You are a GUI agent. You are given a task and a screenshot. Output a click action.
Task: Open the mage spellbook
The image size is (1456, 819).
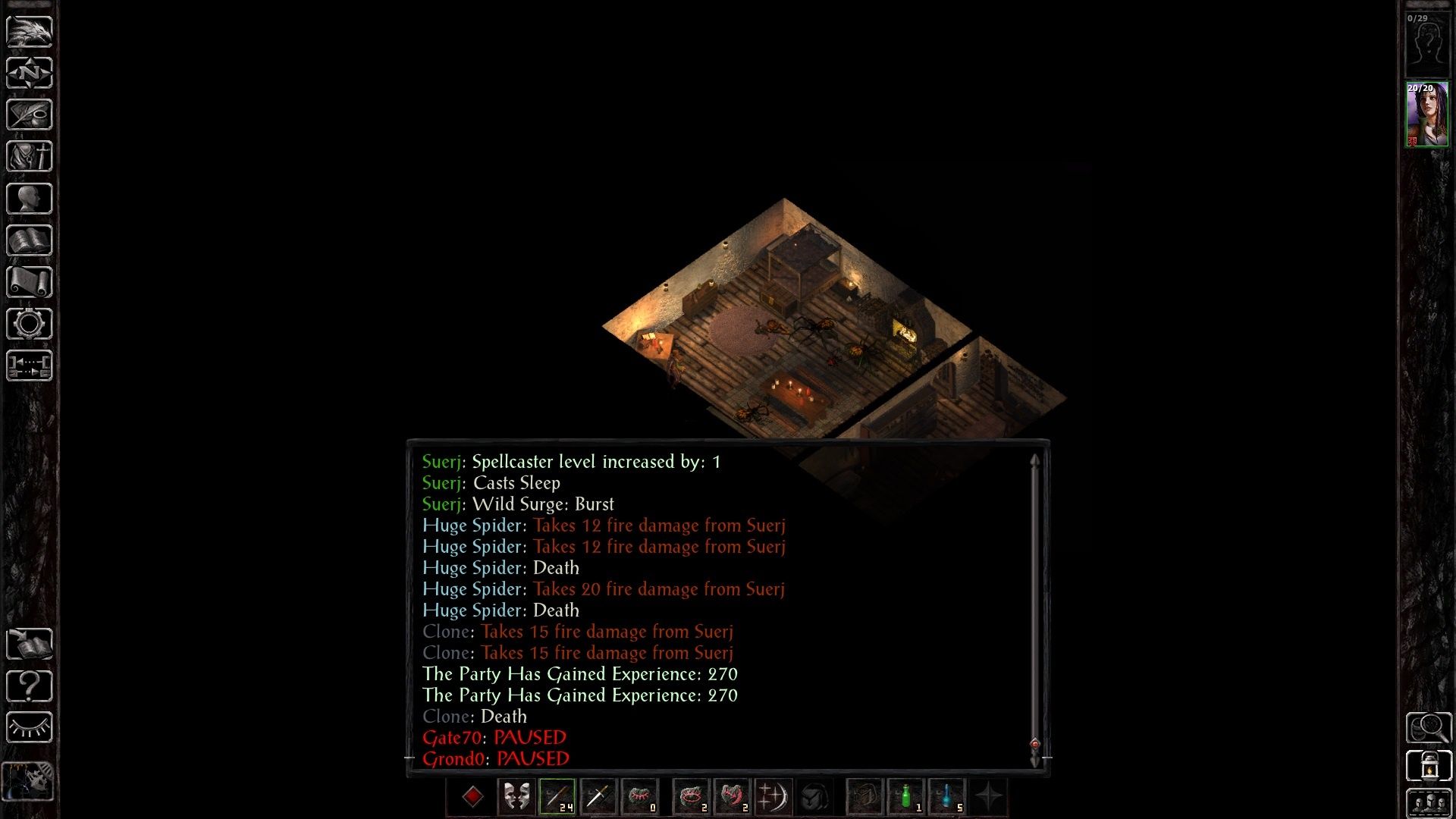[x=28, y=240]
